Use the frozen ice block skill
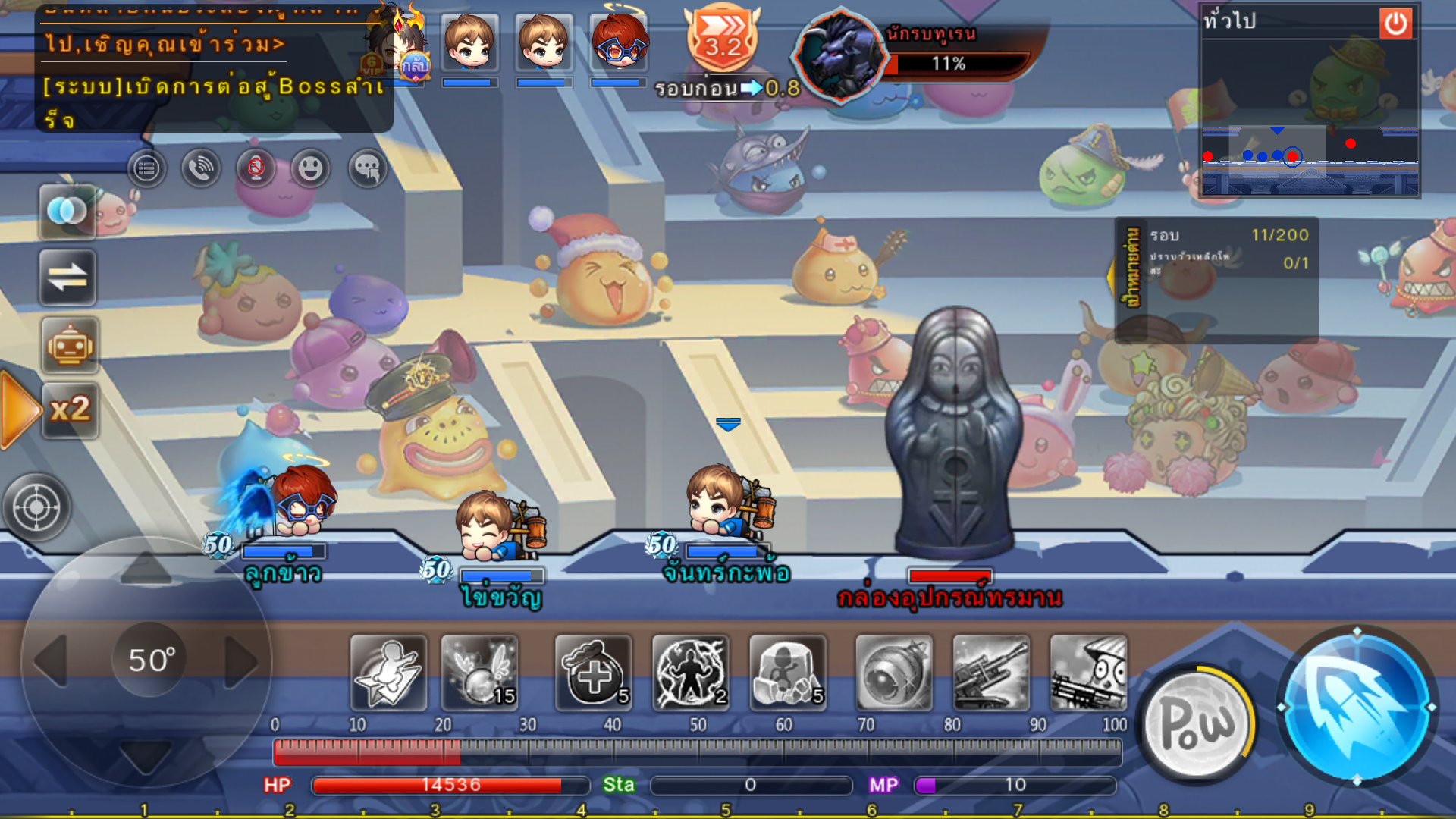Screen dimensions: 1456x819 (x=788, y=673)
